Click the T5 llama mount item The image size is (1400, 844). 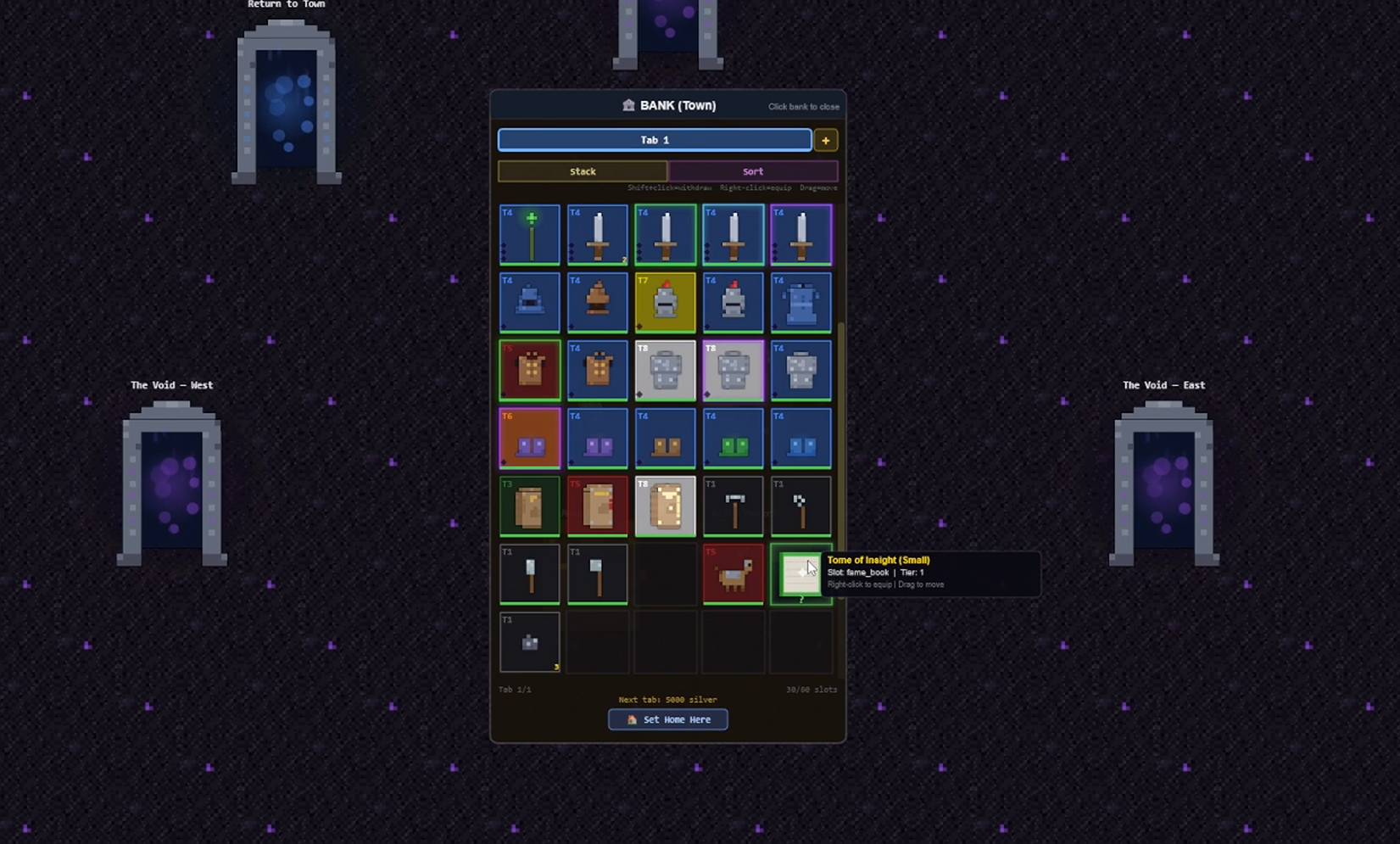coord(733,573)
